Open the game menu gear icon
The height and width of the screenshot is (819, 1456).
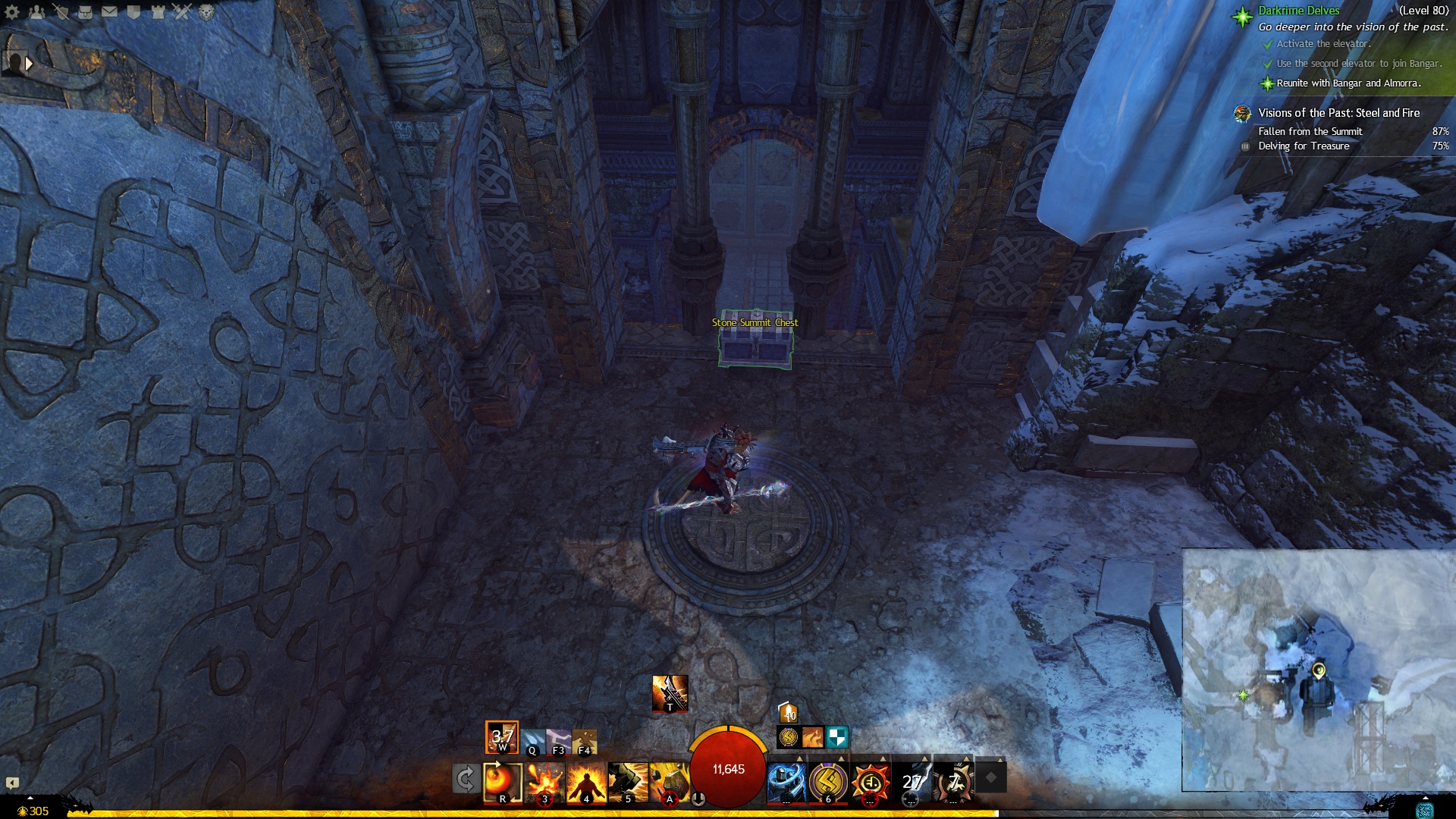tap(12, 11)
